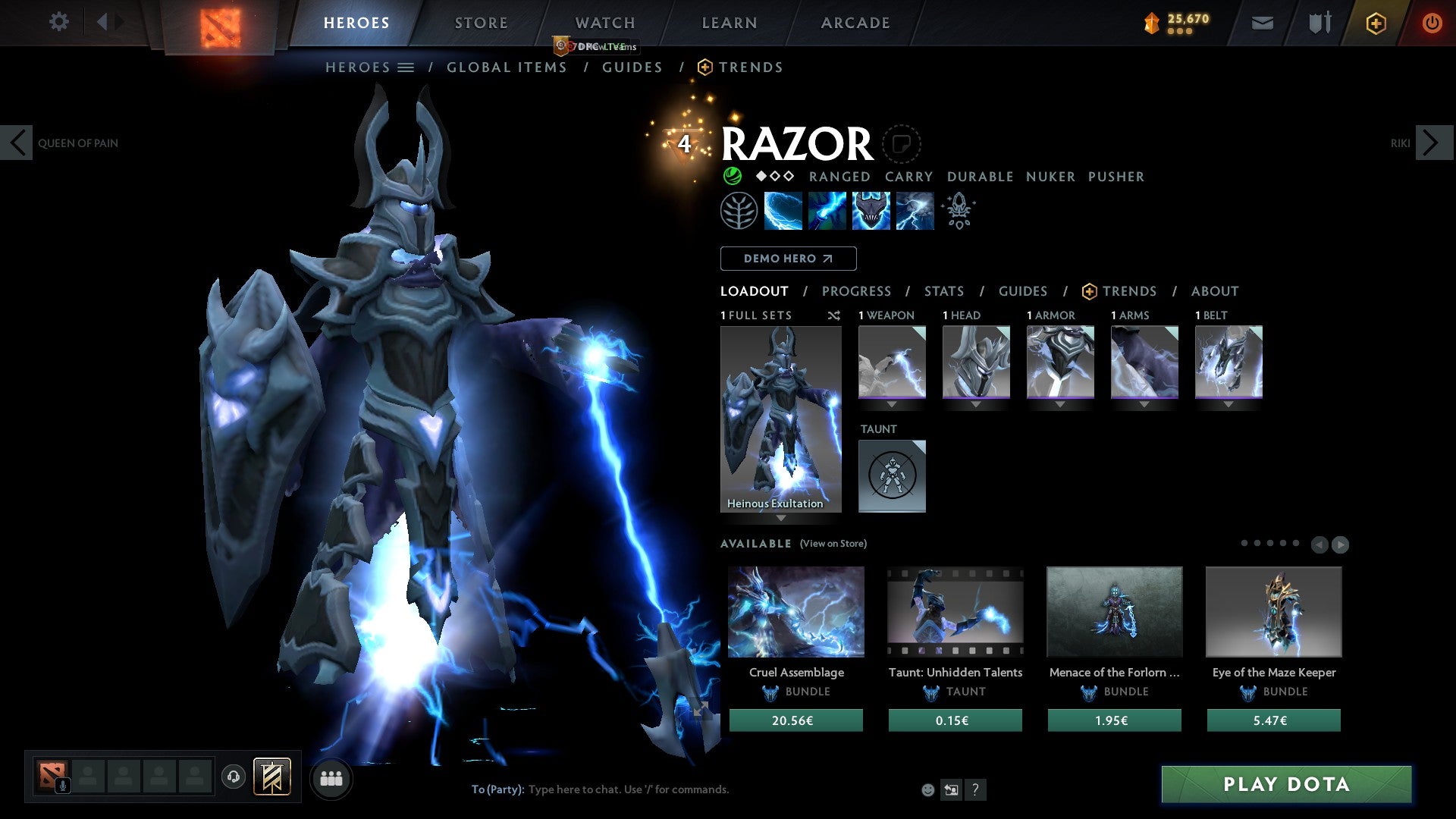Open View on Store link
Screen dimensions: 1456x819
[x=832, y=544]
